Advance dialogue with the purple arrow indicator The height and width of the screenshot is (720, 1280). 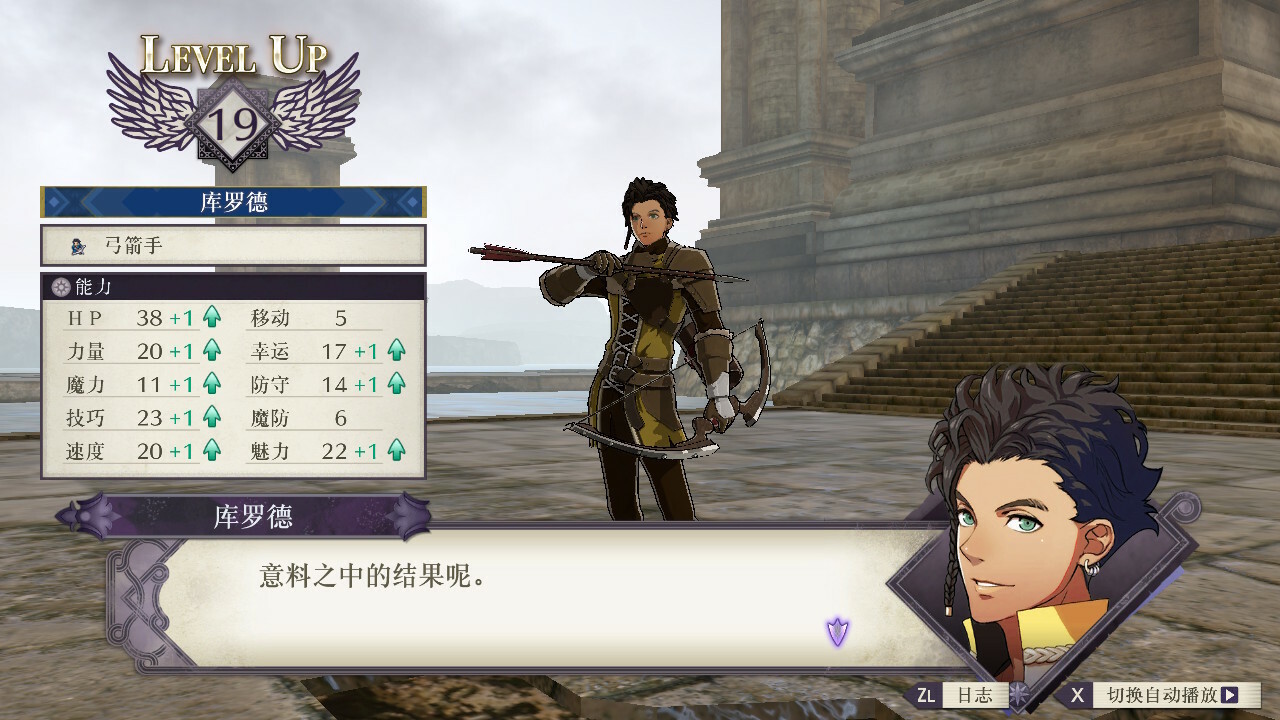coord(838,631)
